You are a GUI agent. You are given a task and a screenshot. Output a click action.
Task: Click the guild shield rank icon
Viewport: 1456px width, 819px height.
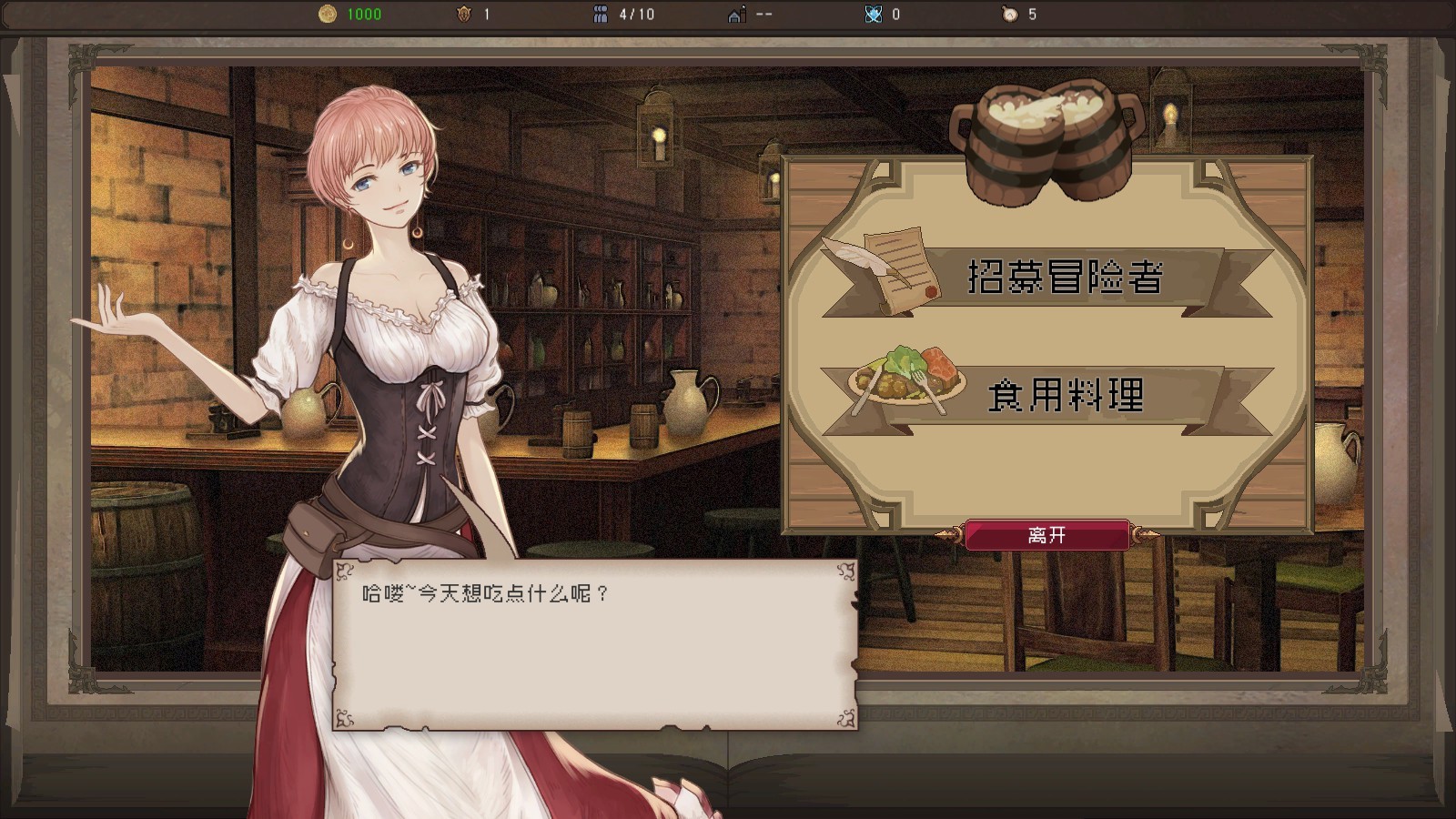[464, 14]
